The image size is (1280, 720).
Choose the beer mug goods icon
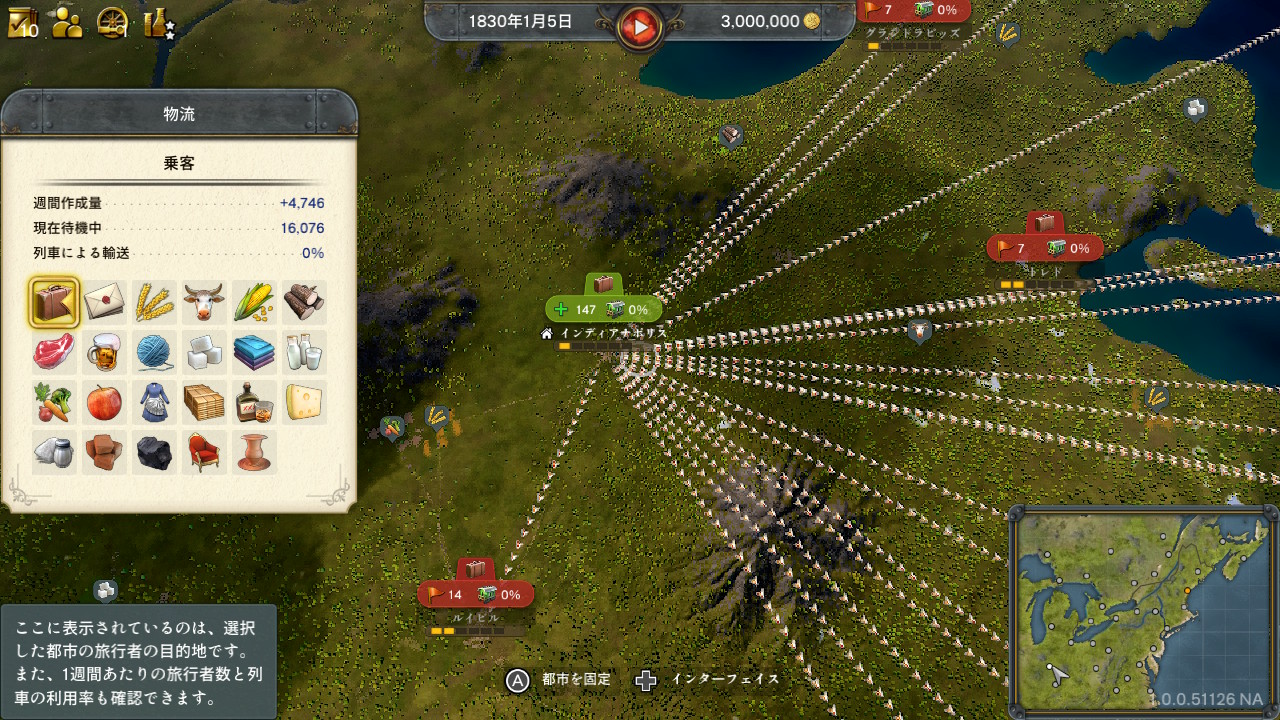[x=104, y=352]
